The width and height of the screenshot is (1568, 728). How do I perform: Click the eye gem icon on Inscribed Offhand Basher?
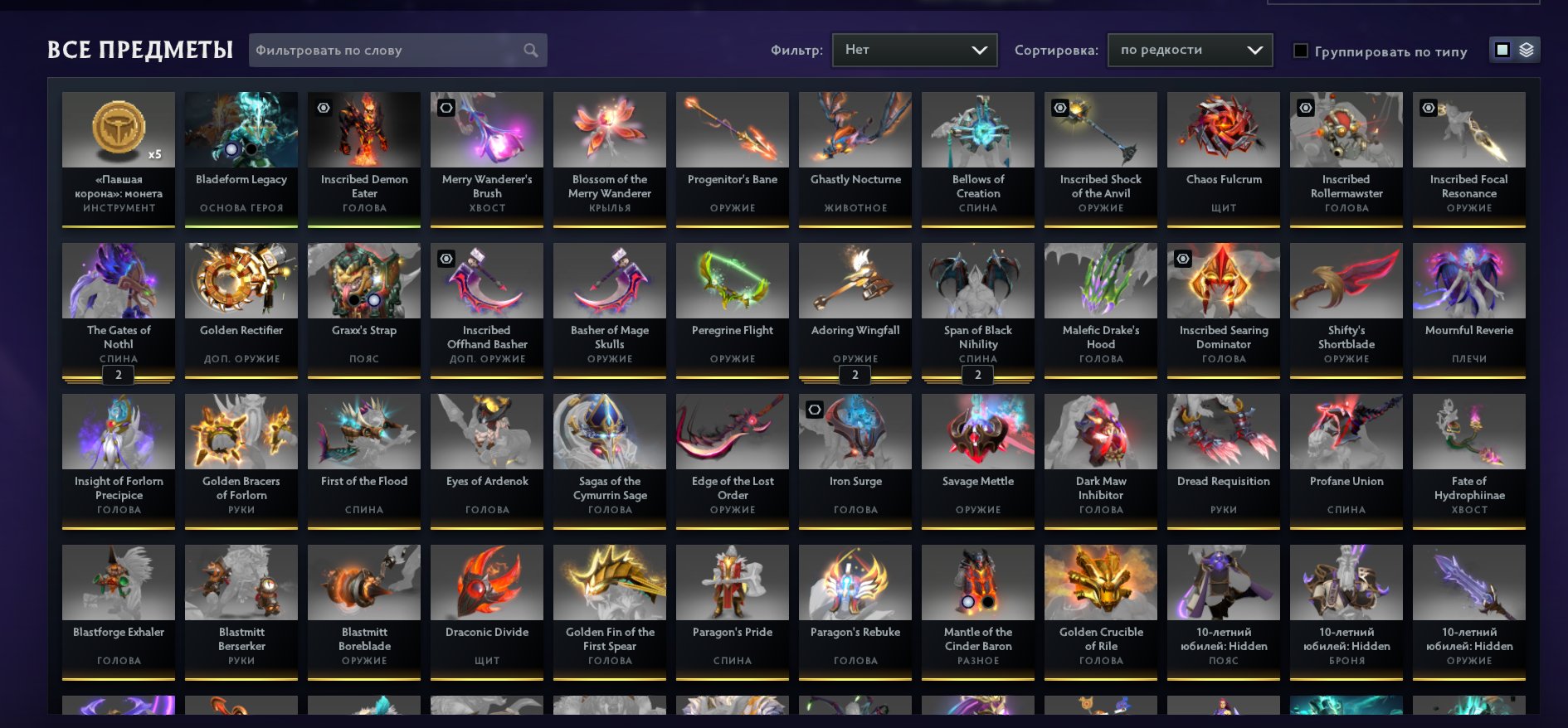446,260
